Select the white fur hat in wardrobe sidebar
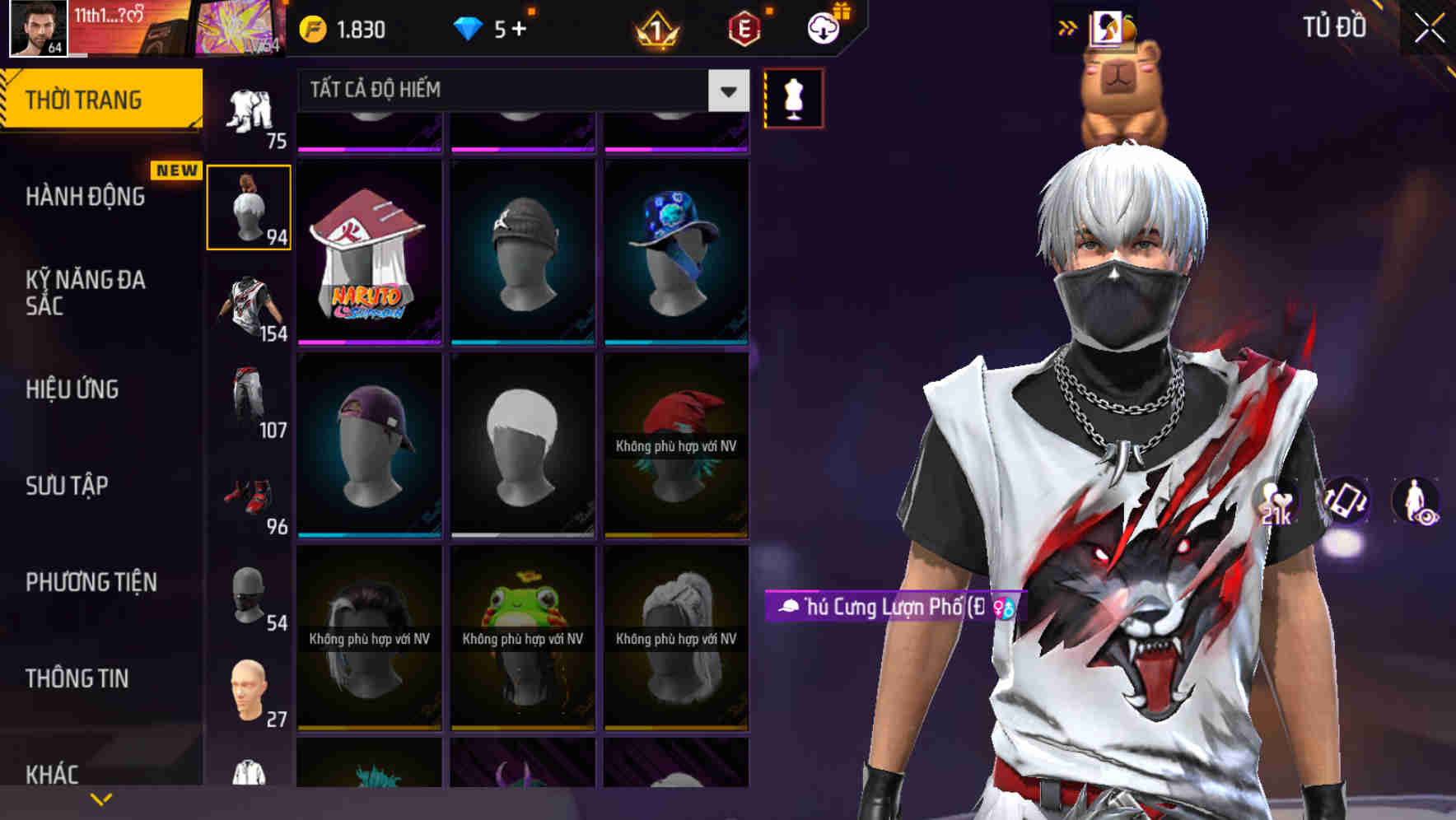Screen dimensions: 1456x820 pos(249,206)
